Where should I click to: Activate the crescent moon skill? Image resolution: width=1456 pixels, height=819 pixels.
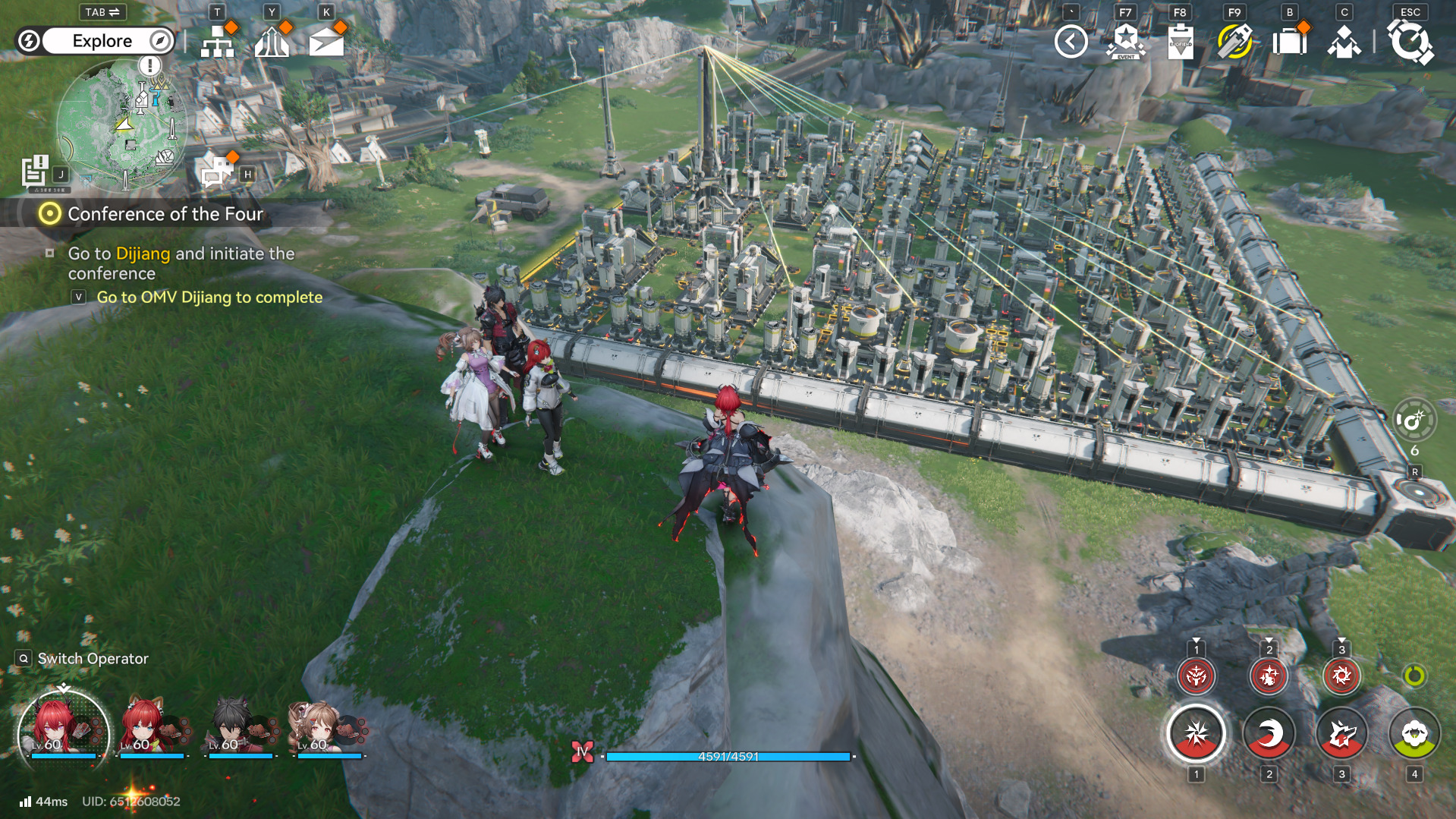(x=1269, y=734)
